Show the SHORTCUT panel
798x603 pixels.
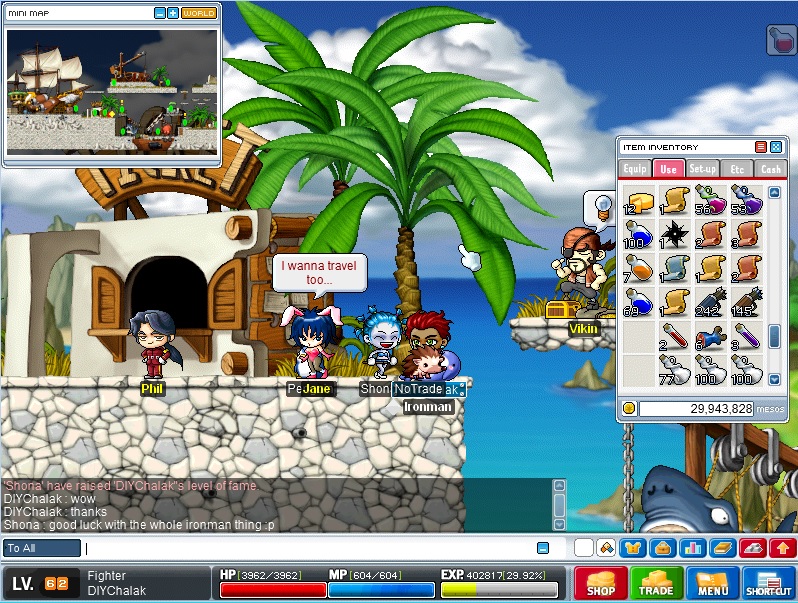[768, 583]
